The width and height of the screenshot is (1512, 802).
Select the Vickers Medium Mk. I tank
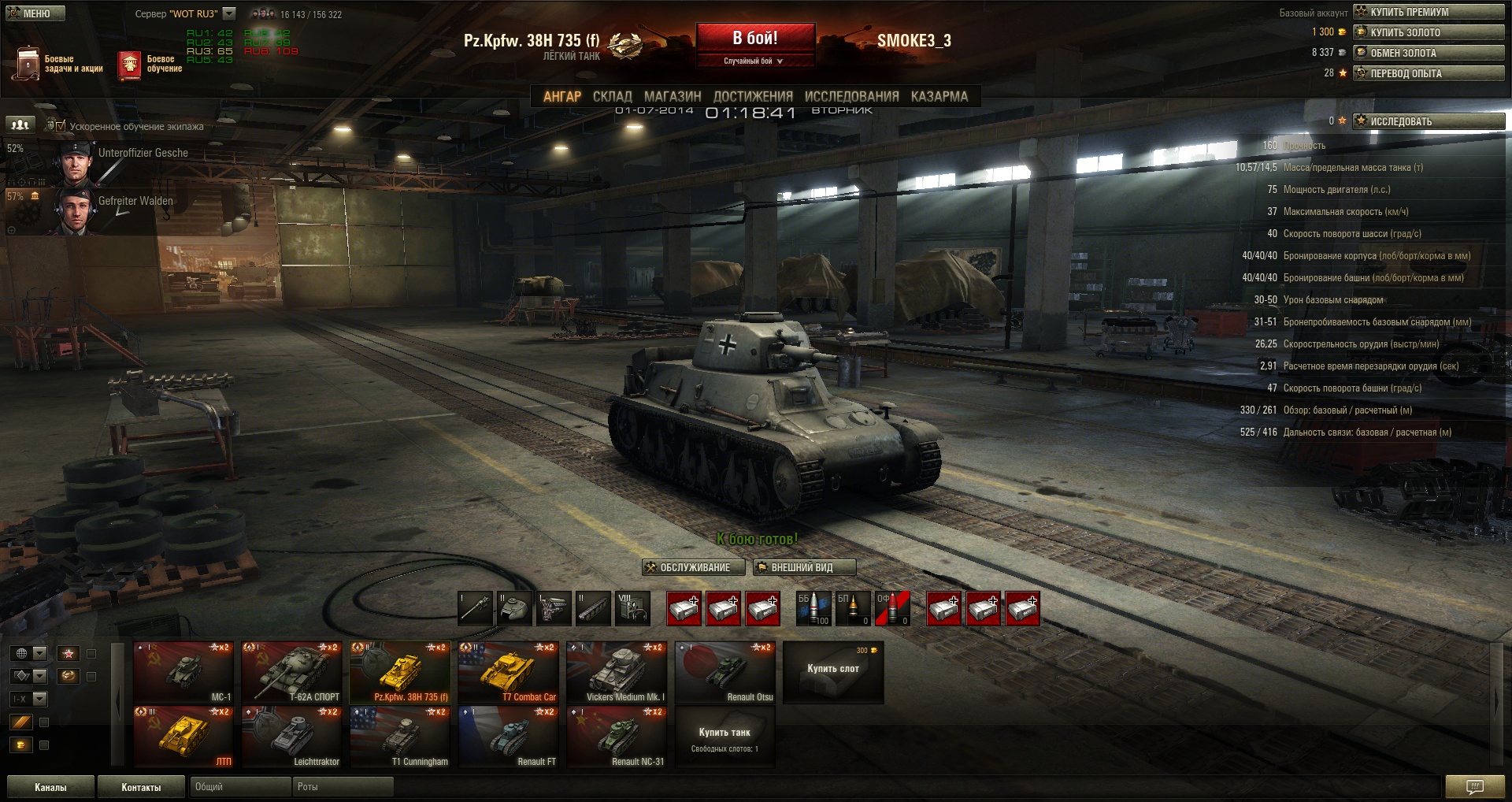pos(617,672)
